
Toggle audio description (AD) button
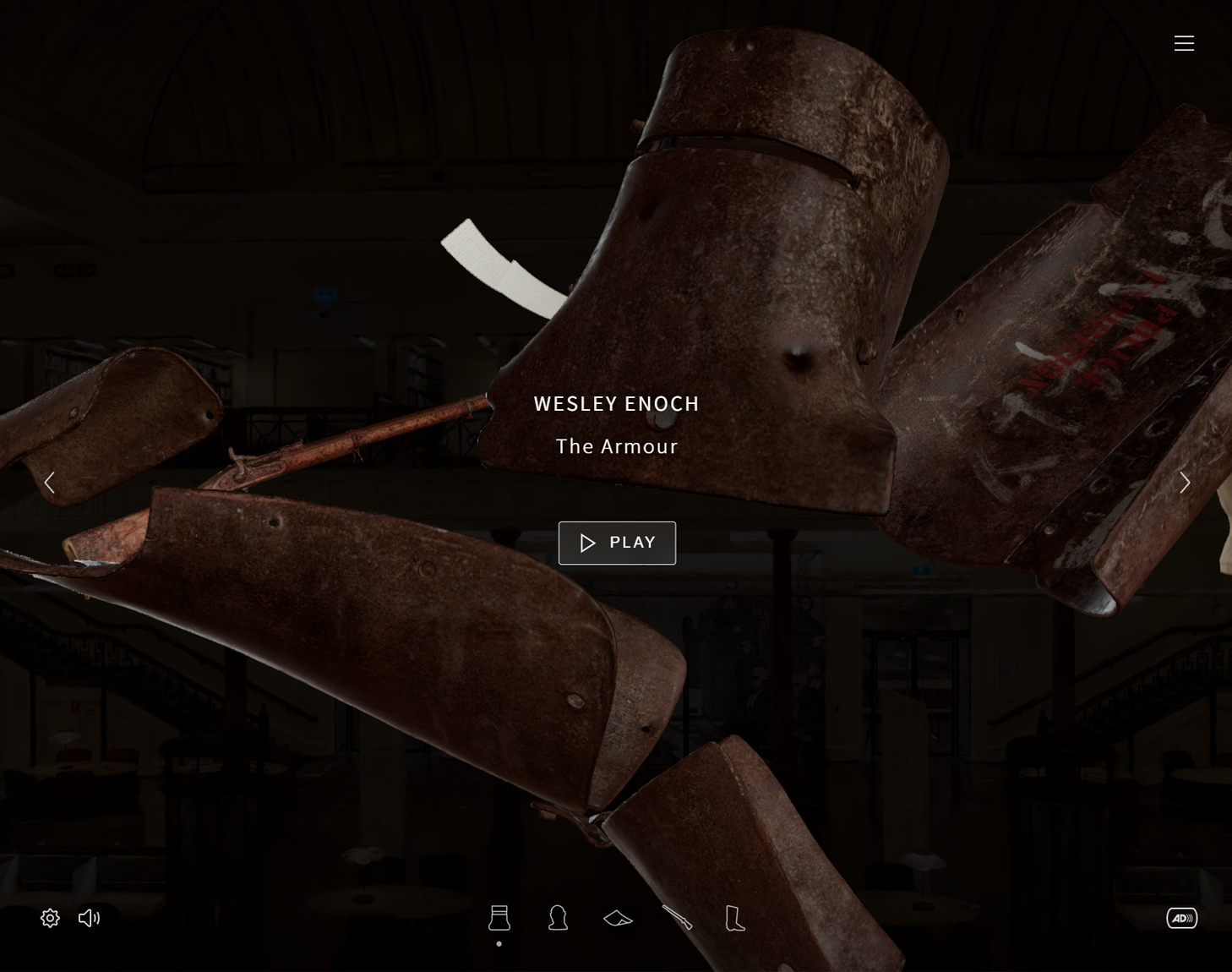click(x=1181, y=918)
